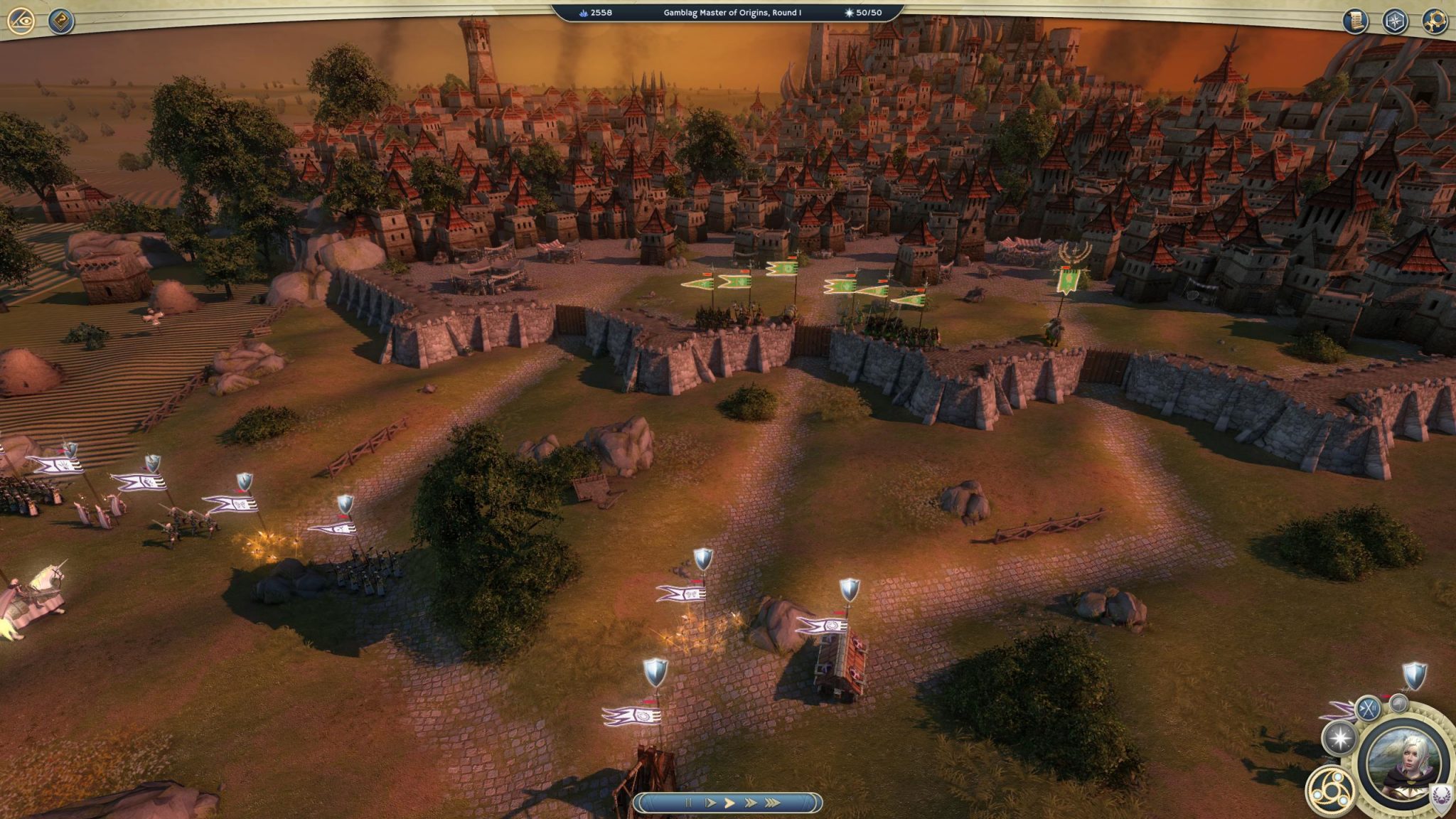Click the compass star icon
Screen dimensions: 1456x819
click(x=1395, y=21)
